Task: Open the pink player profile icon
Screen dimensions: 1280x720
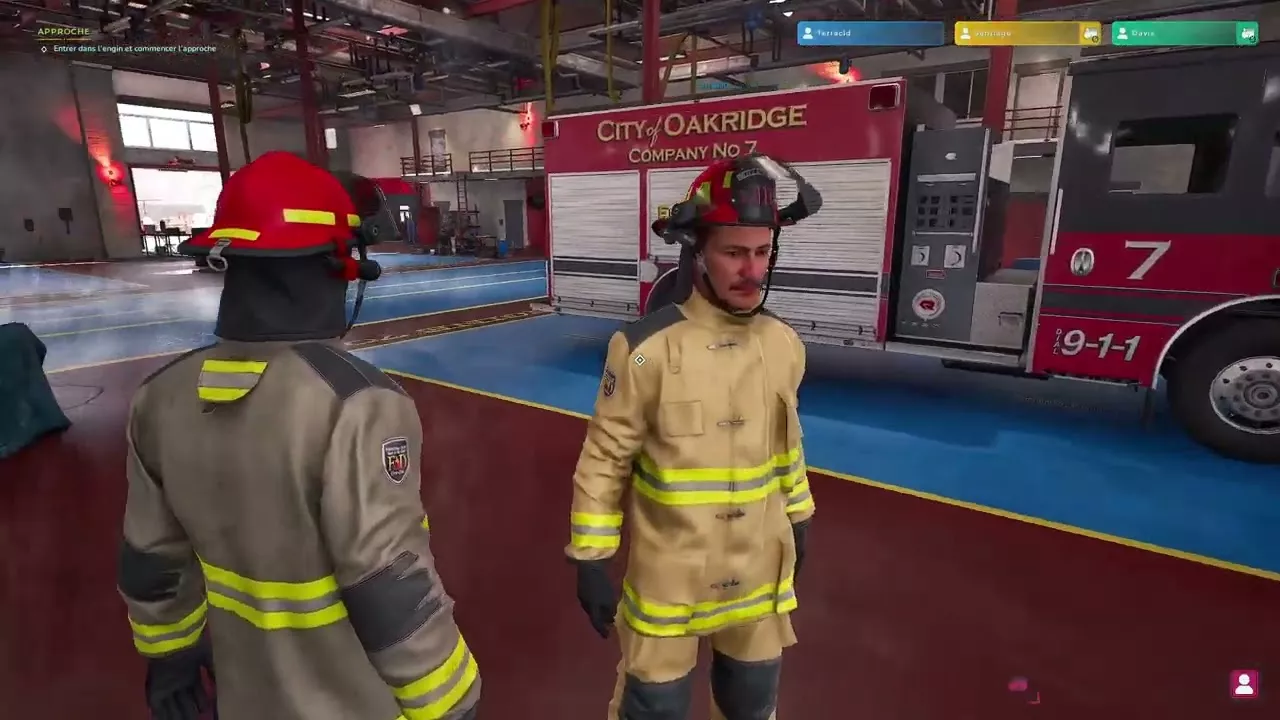Action: pyautogui.click(x=1244, y=684)
